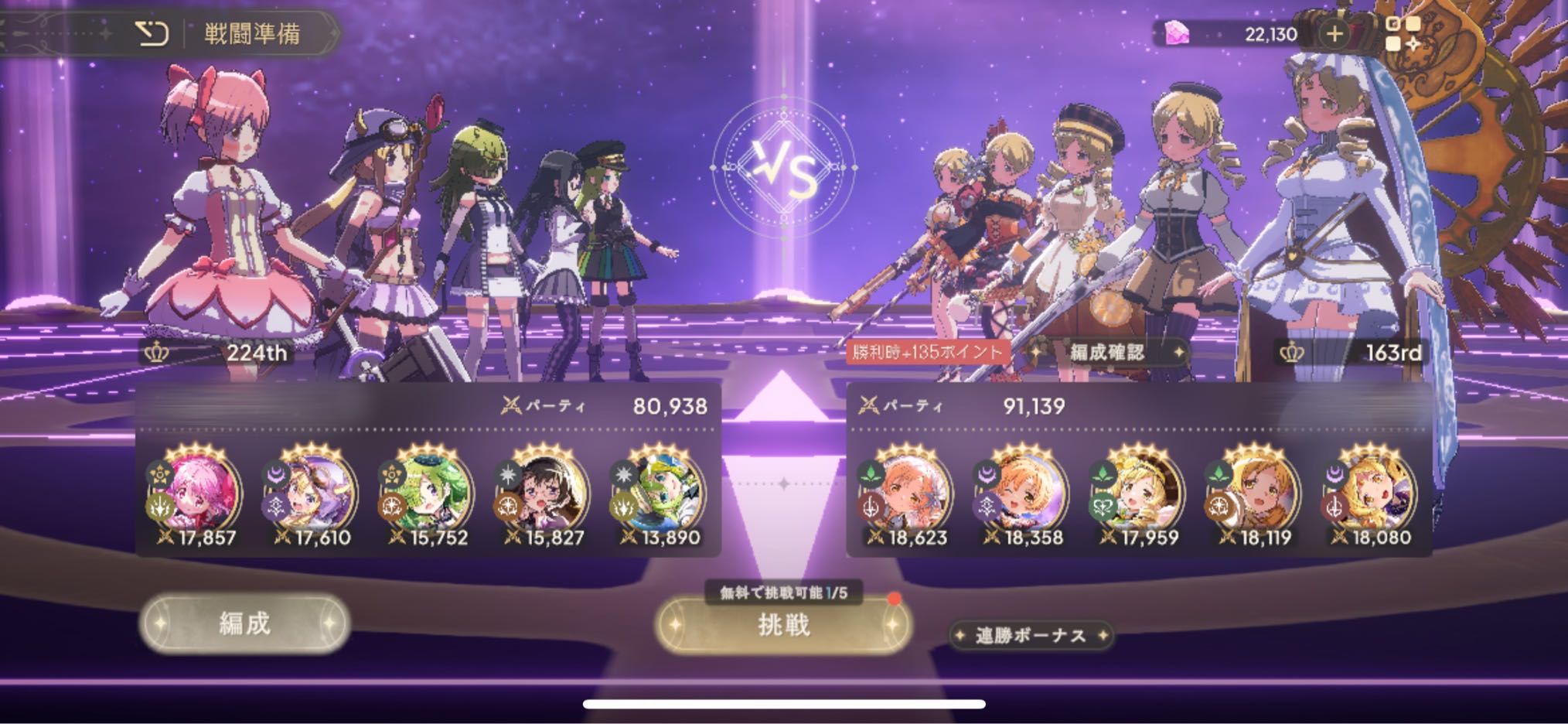Check the opponent's 編成確認 lineup
Screen dimensions: 1568x724
pos(1106,353)
